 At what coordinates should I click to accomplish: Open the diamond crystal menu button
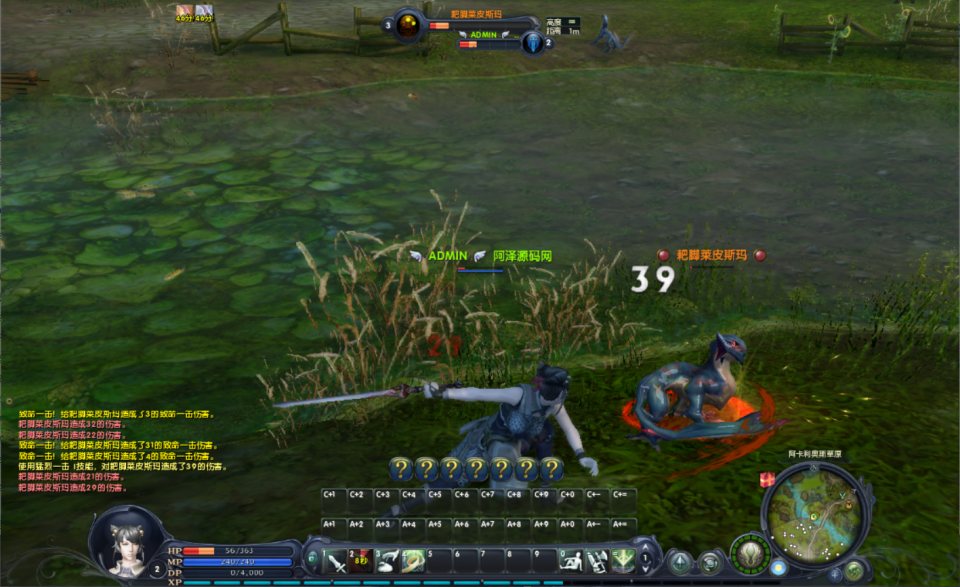click(681, 562)
